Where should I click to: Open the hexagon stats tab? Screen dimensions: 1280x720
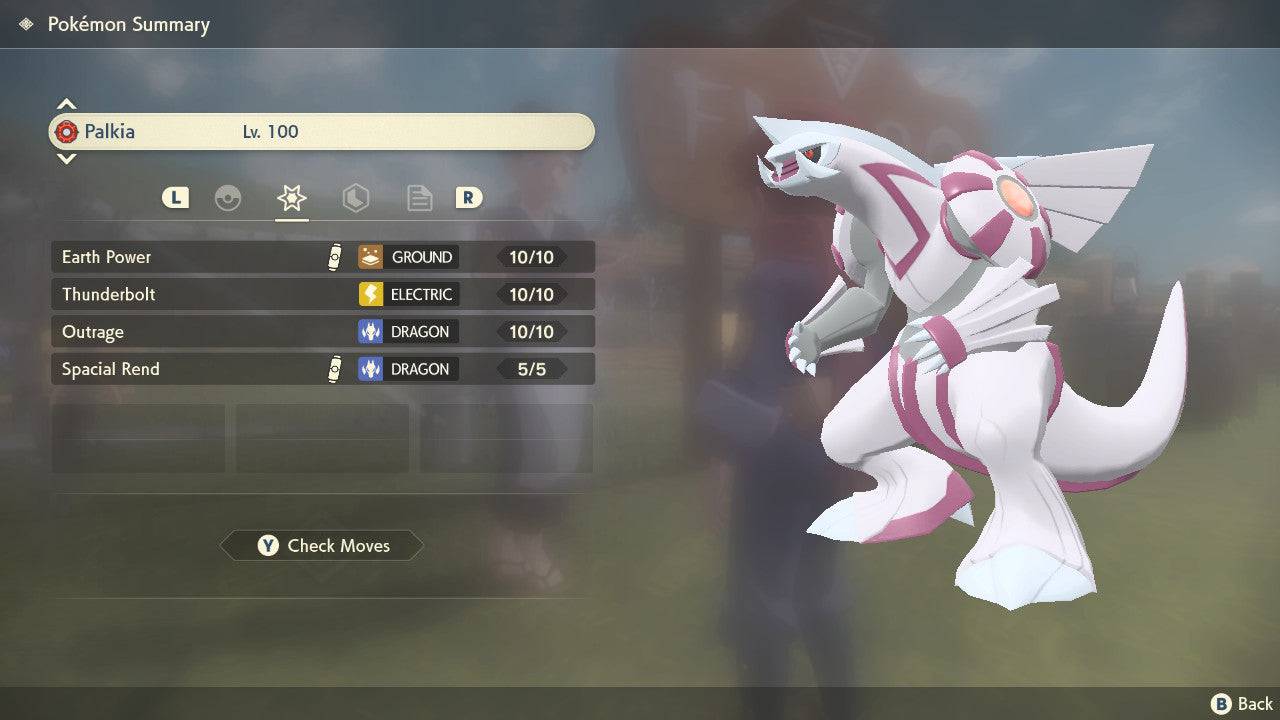point(356,198)
